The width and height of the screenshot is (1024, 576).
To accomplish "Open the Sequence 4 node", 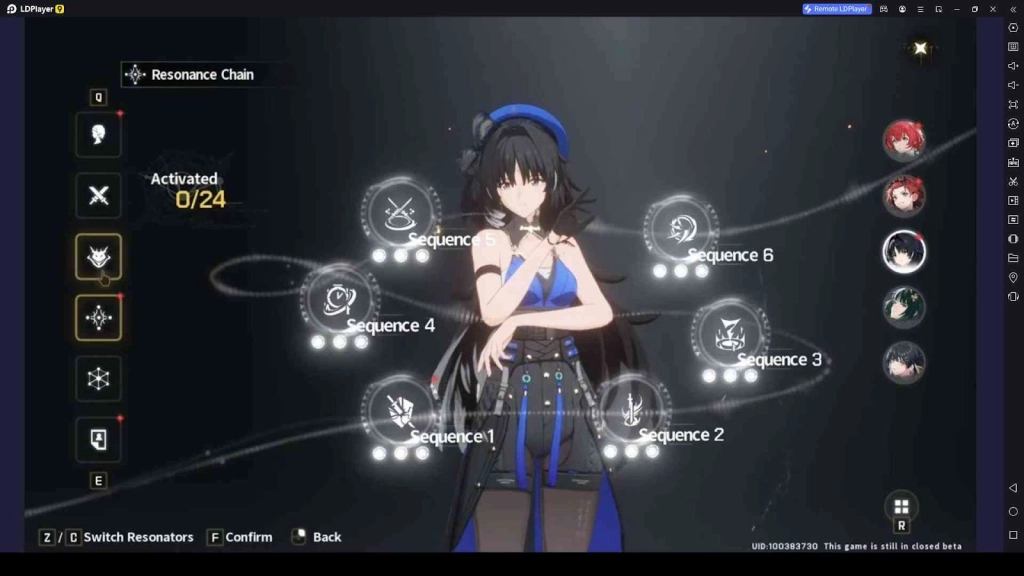I will pyautogui.click(x=339, y=299).
